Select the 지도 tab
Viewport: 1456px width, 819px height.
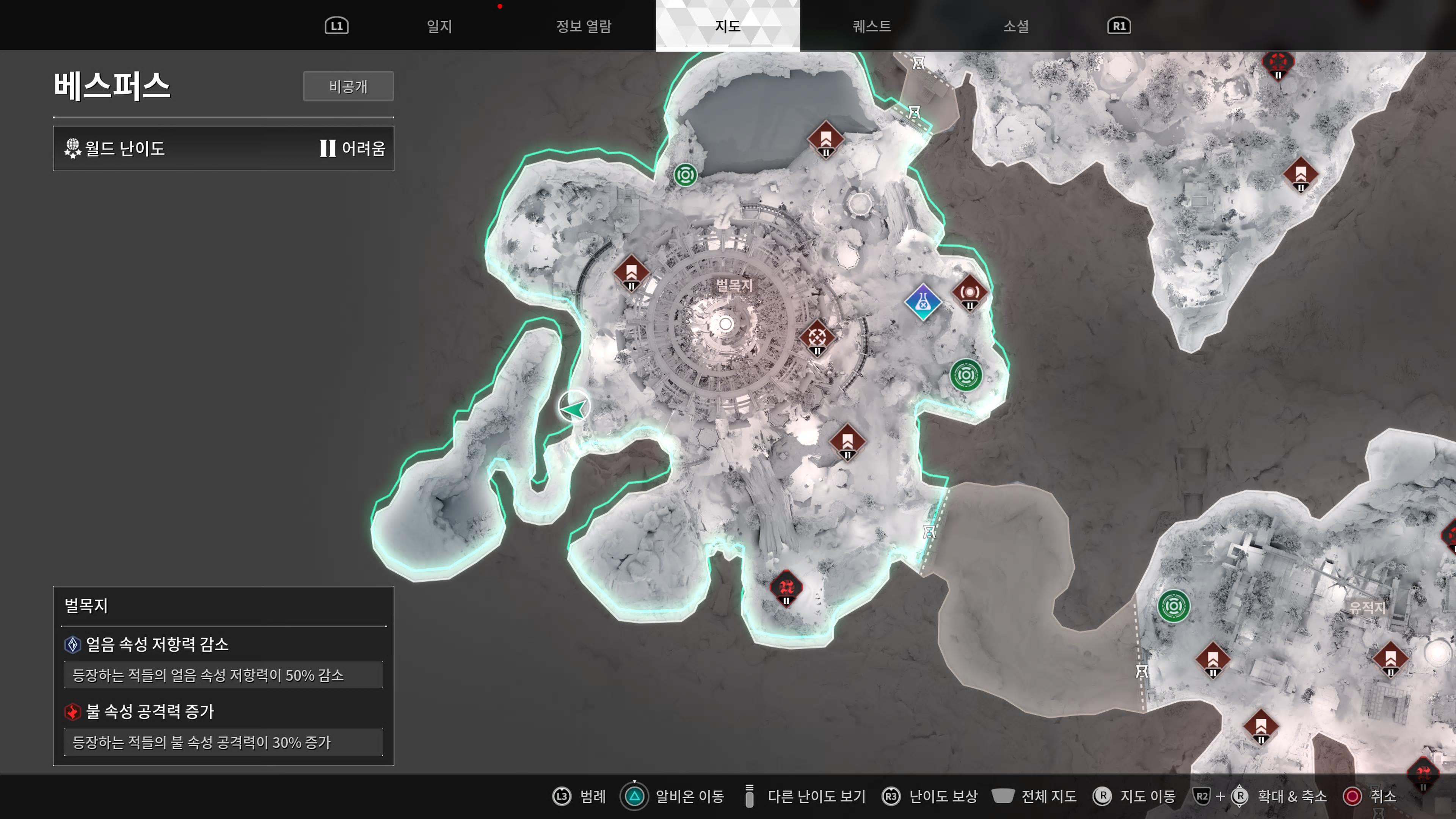(728, 26)
